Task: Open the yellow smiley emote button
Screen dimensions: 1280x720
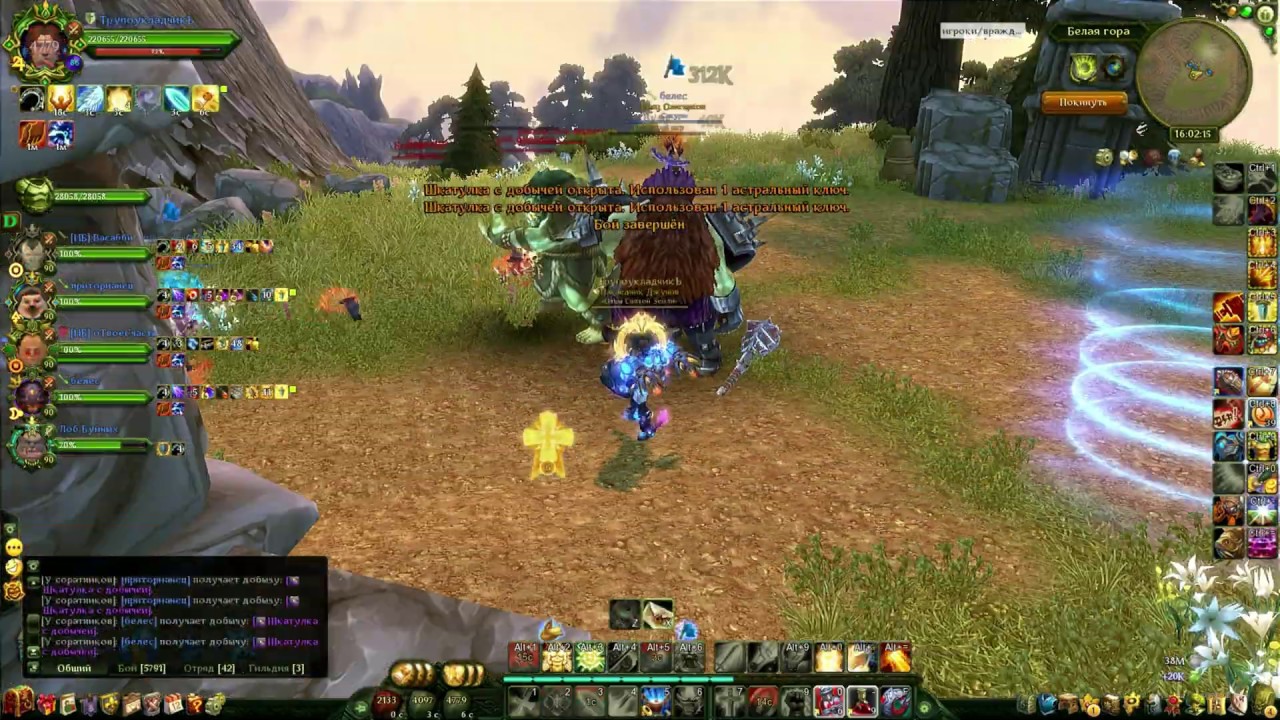Action: click(14, 547)
